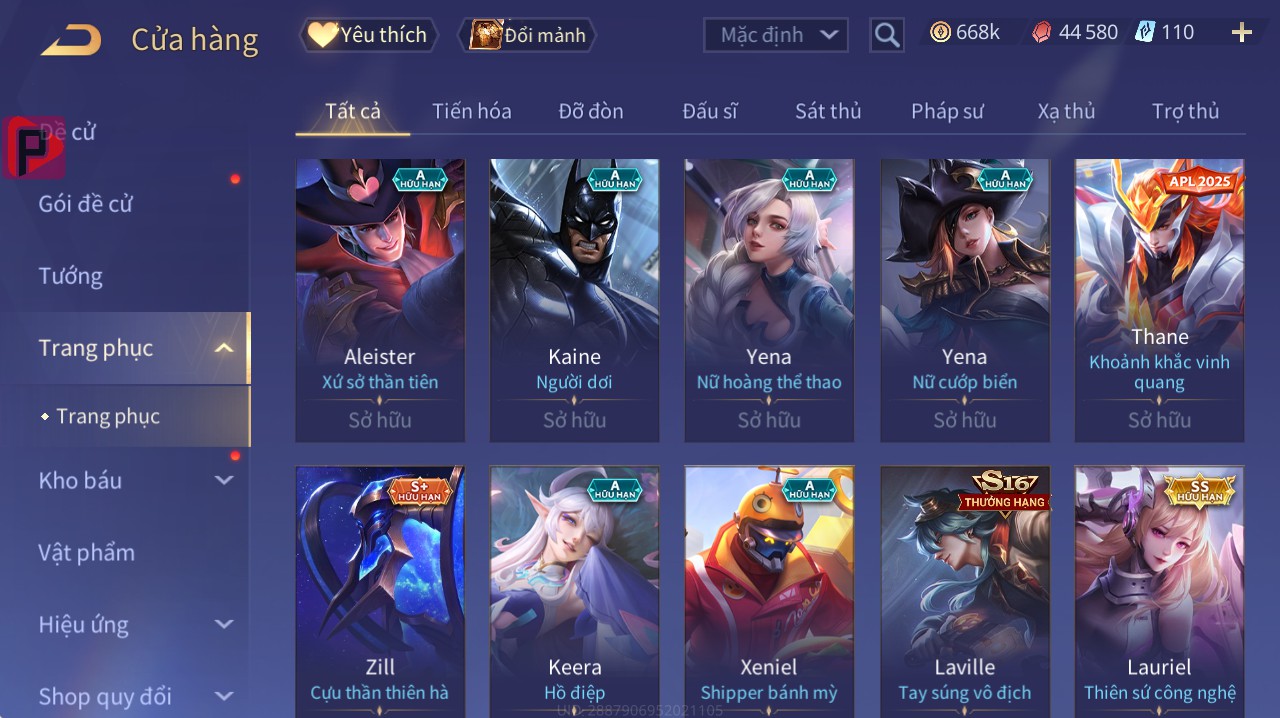The height and width of the screenshot is (718, 1280).
Task: Select the Pháp sư tab
Action: pos(947,111)
